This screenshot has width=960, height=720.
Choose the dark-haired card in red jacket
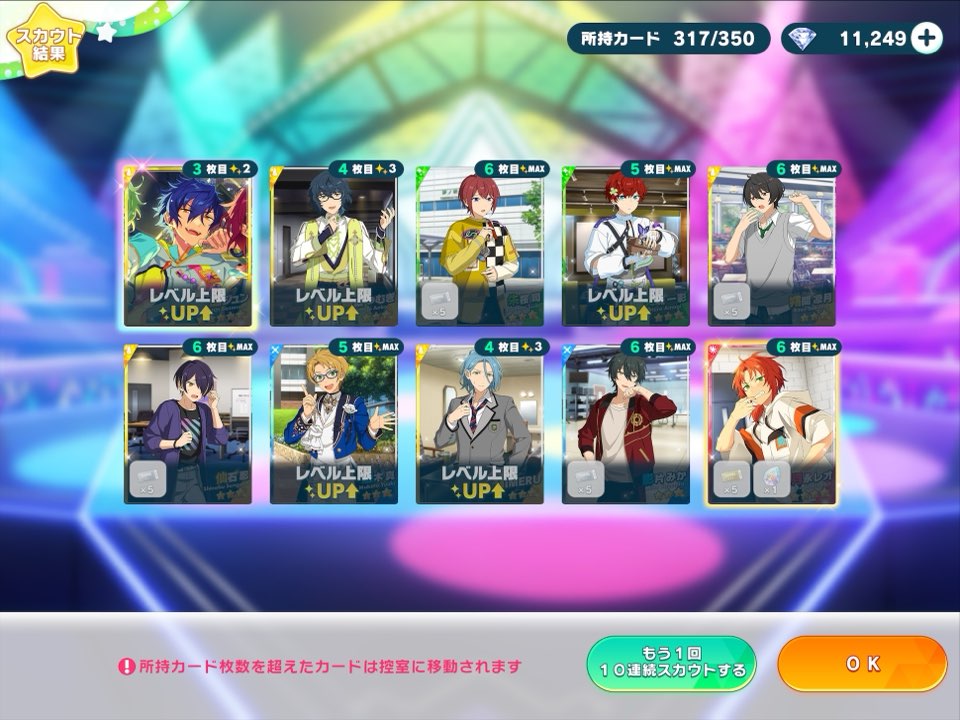(x=625, y=424)
